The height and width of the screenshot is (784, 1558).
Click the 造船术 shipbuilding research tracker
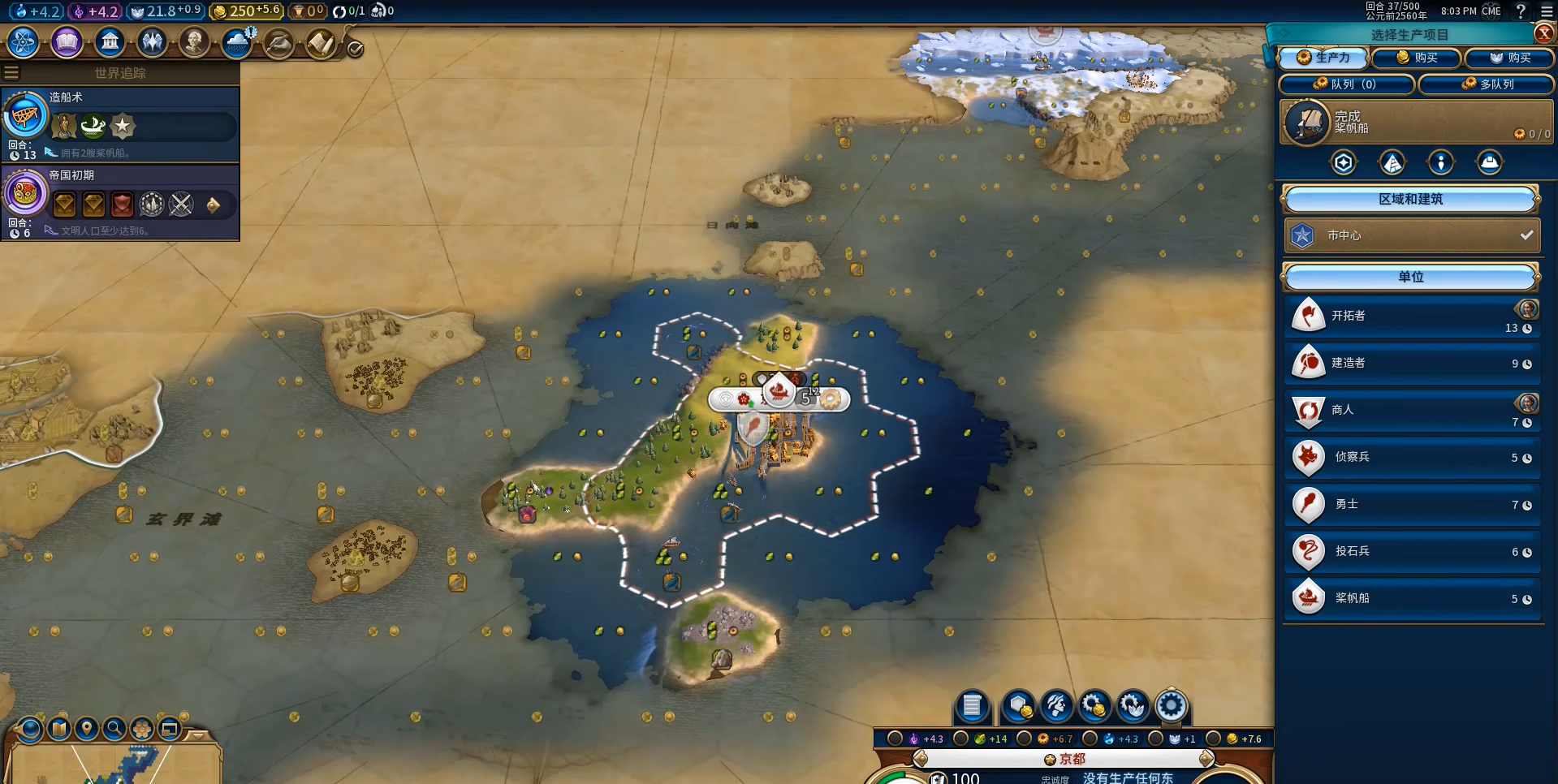[122, 123]
